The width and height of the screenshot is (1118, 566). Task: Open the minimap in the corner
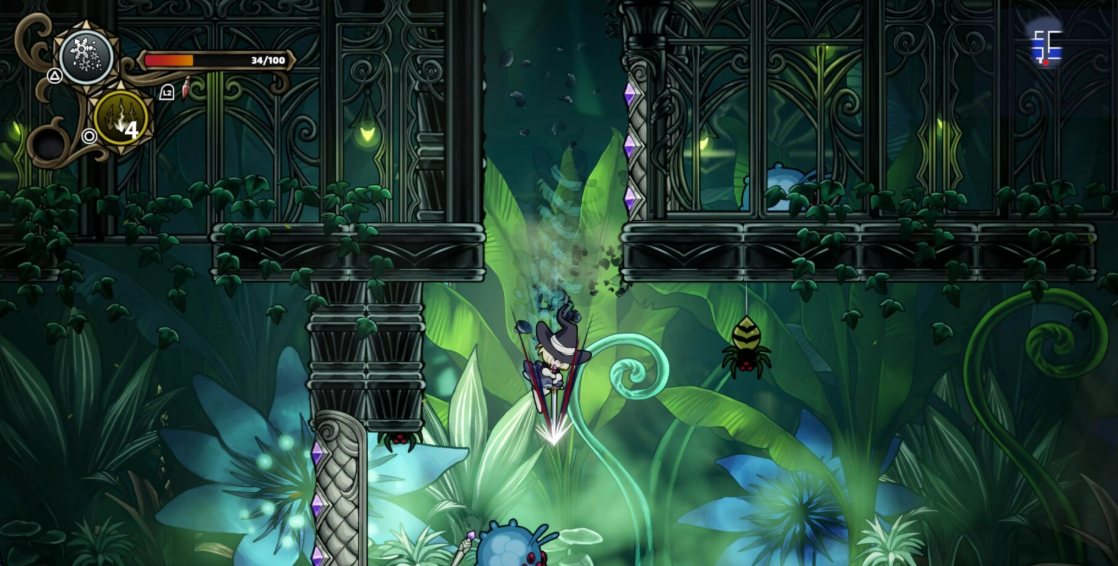pos(1046,44)
